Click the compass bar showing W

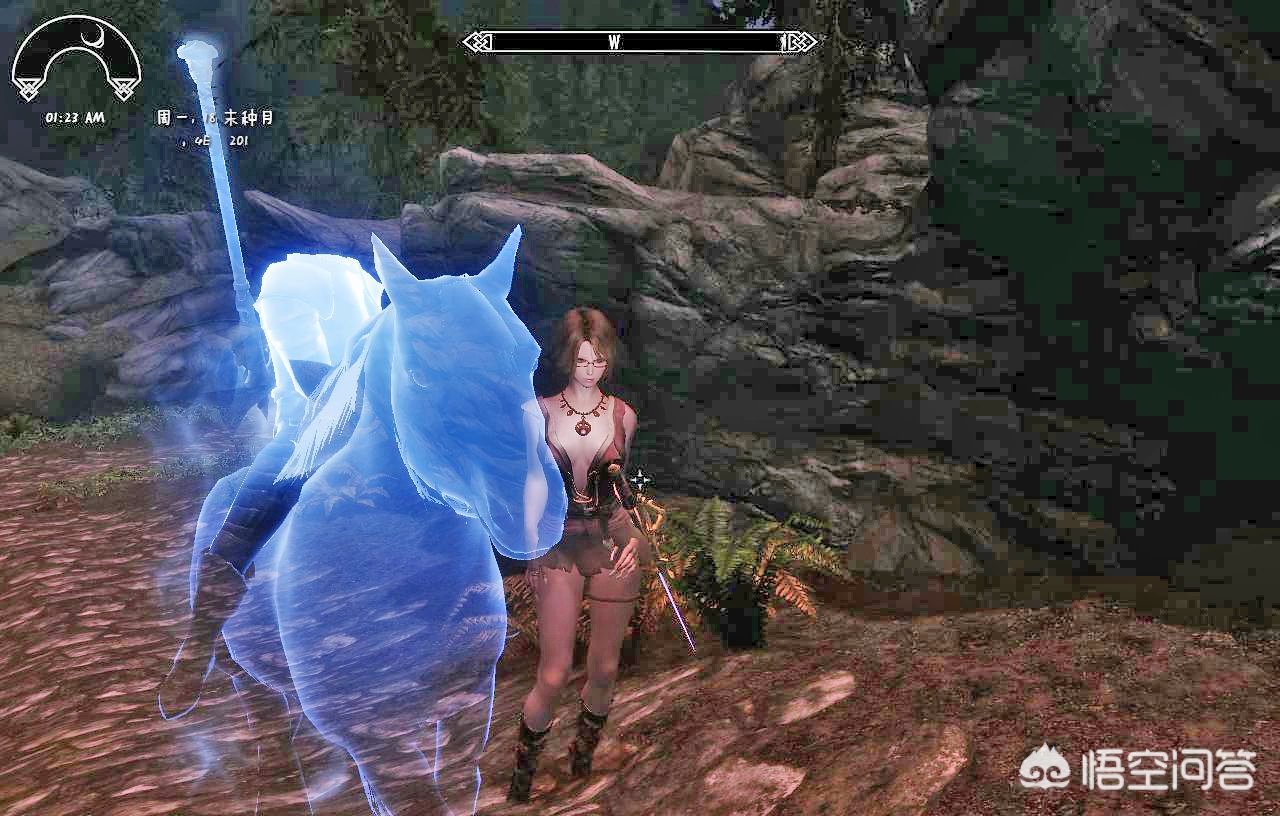pyautogui.click(x=640, y=42)
